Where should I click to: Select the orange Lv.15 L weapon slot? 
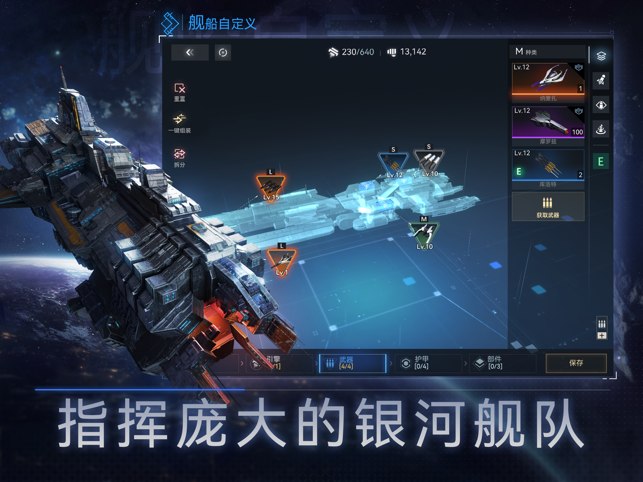tap(271, 186)
